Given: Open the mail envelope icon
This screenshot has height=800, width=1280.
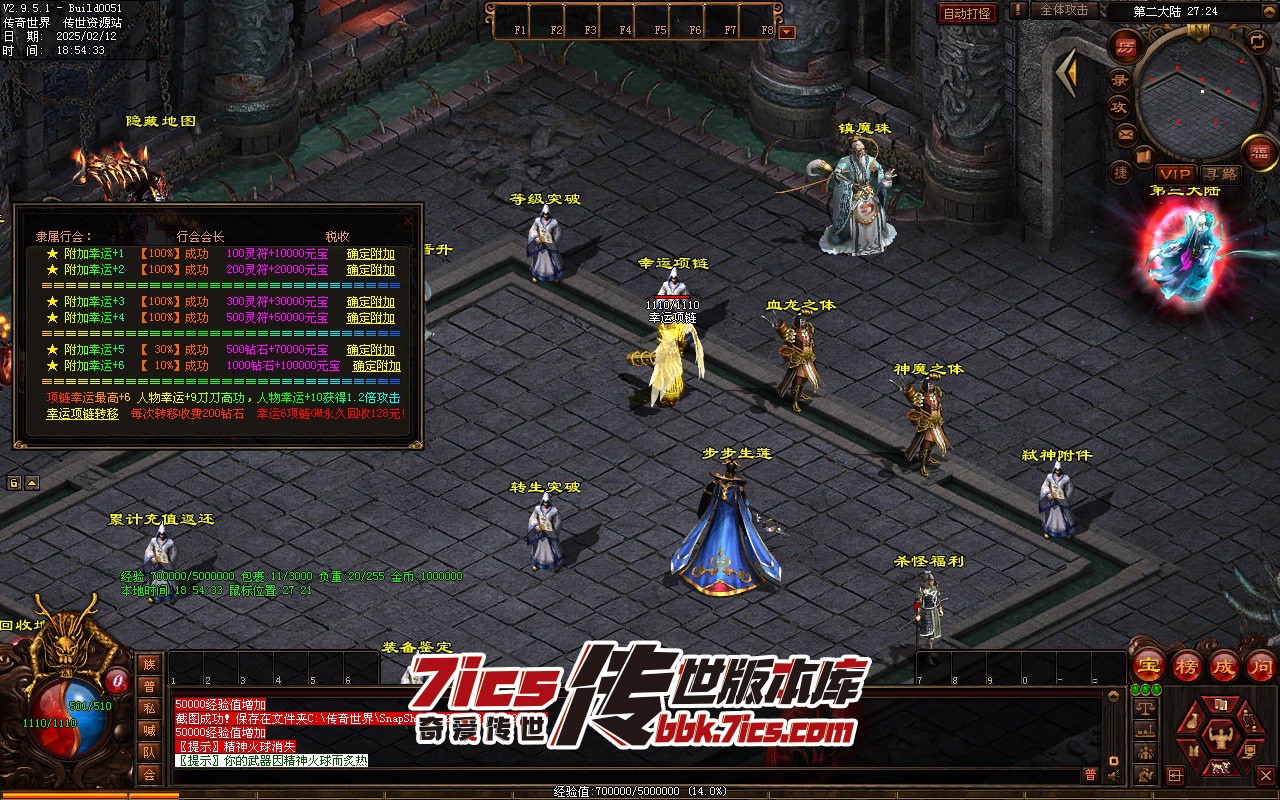Looking at the screenshot, I should (1126, 134).
